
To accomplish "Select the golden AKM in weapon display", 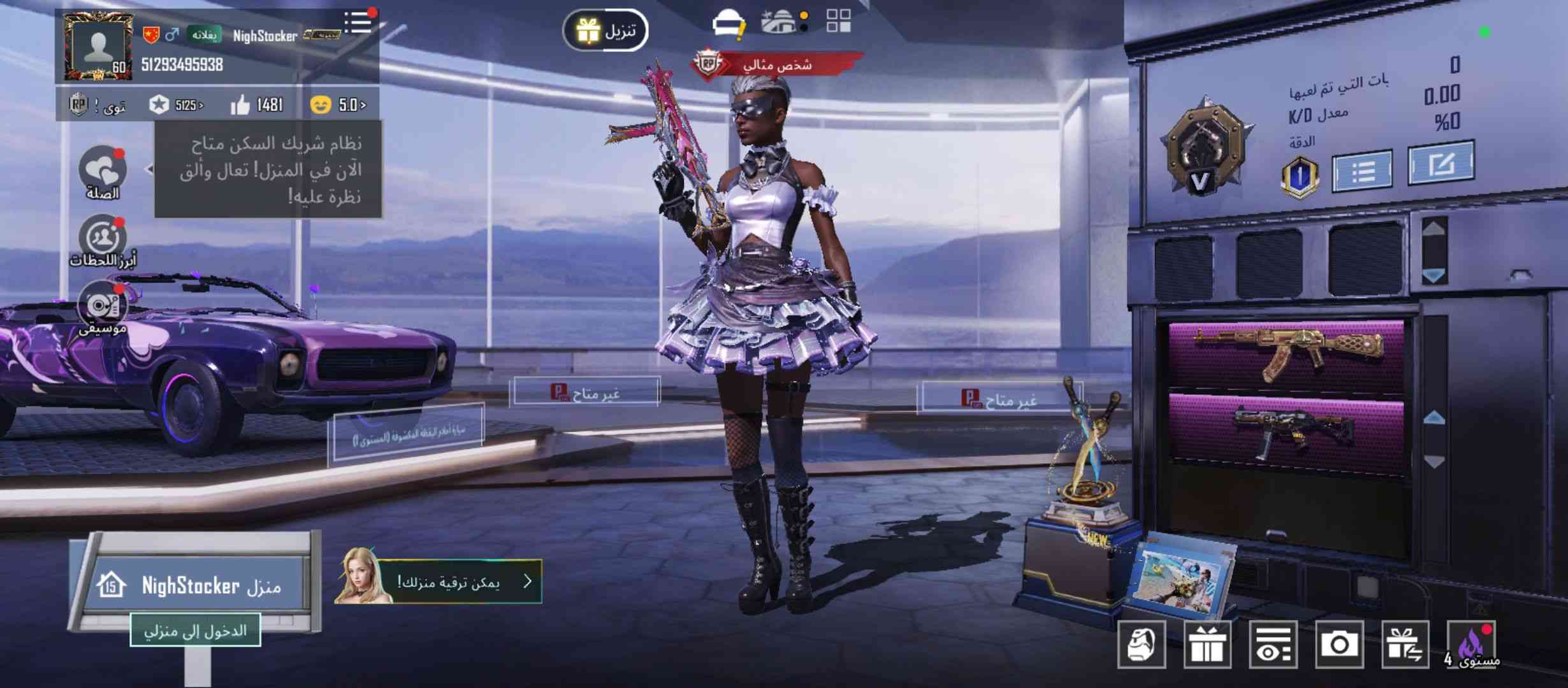I will pos(1287,354).
